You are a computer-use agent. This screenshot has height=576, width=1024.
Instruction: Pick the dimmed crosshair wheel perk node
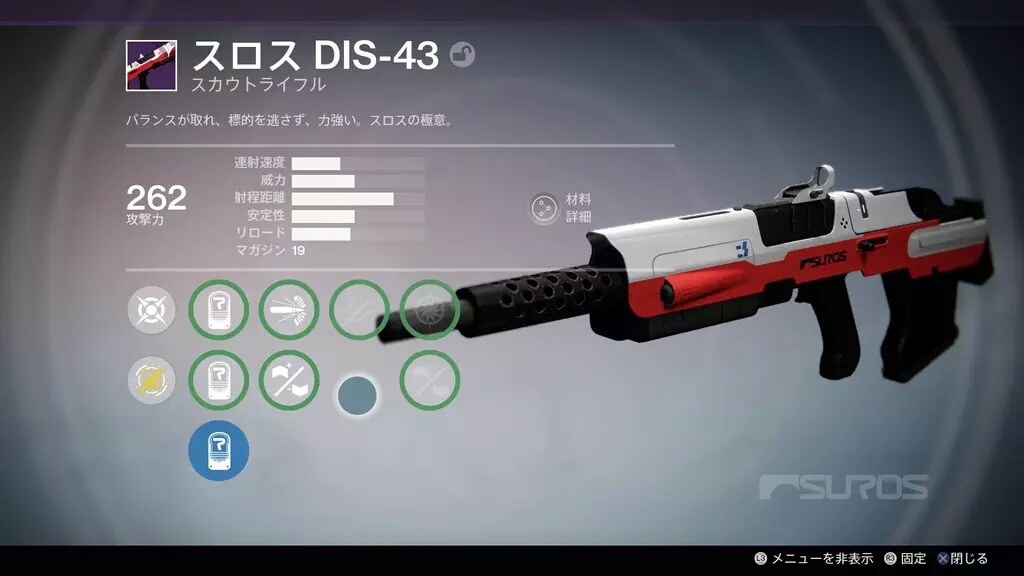(430, 310)
